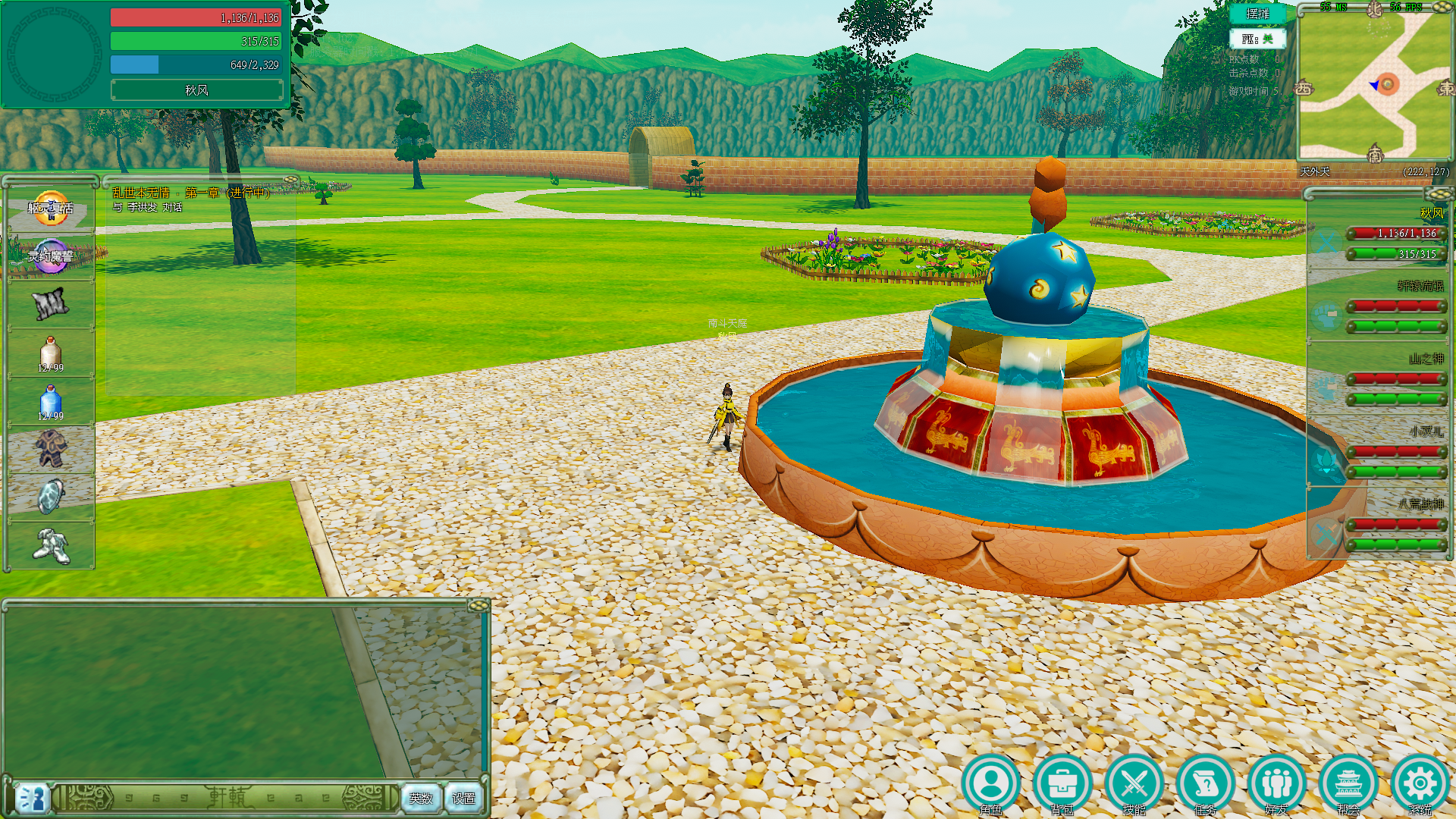Activate the 灵约魔誓 skill orb
This screenshot has height=819, width=1456.
[x=51, y=256]
